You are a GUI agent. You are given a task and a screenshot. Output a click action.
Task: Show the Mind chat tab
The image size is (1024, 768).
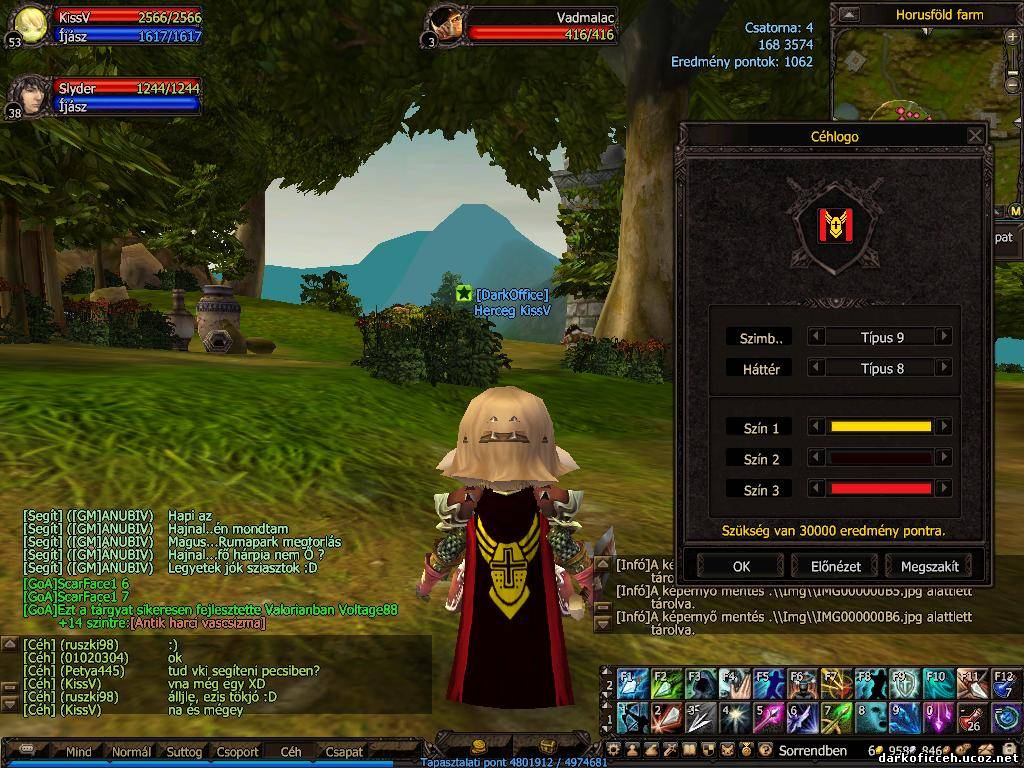coord(78,751)
